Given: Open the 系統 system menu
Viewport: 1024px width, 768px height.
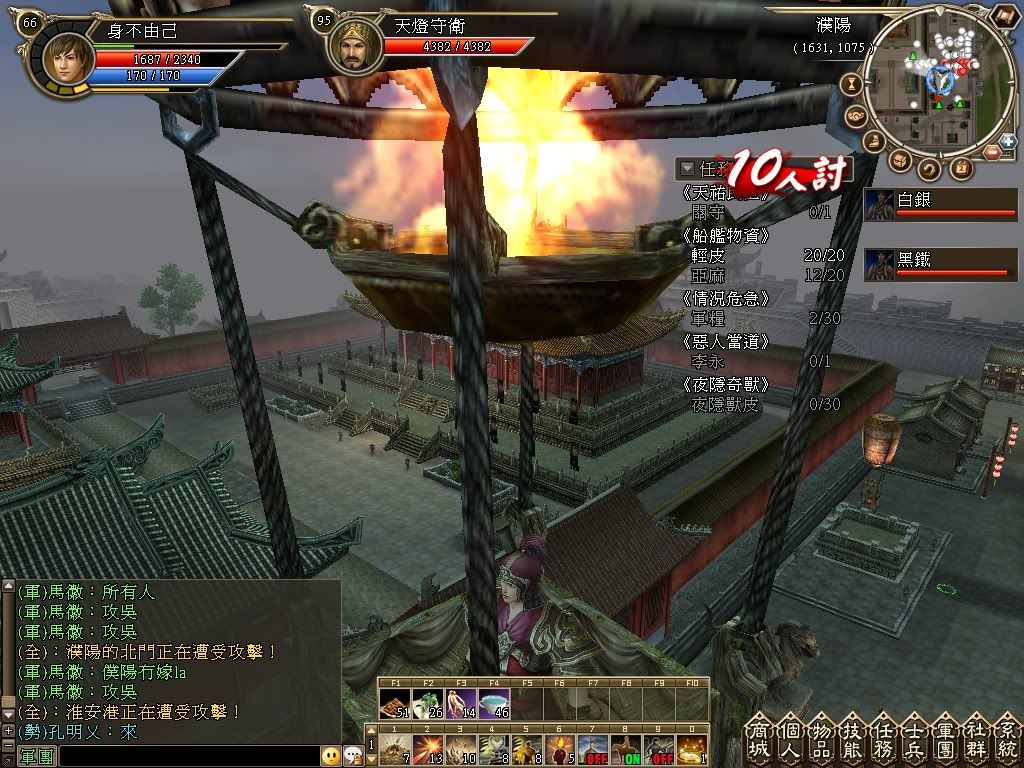Looking at the screenshot, I should tap(1005, 743).
